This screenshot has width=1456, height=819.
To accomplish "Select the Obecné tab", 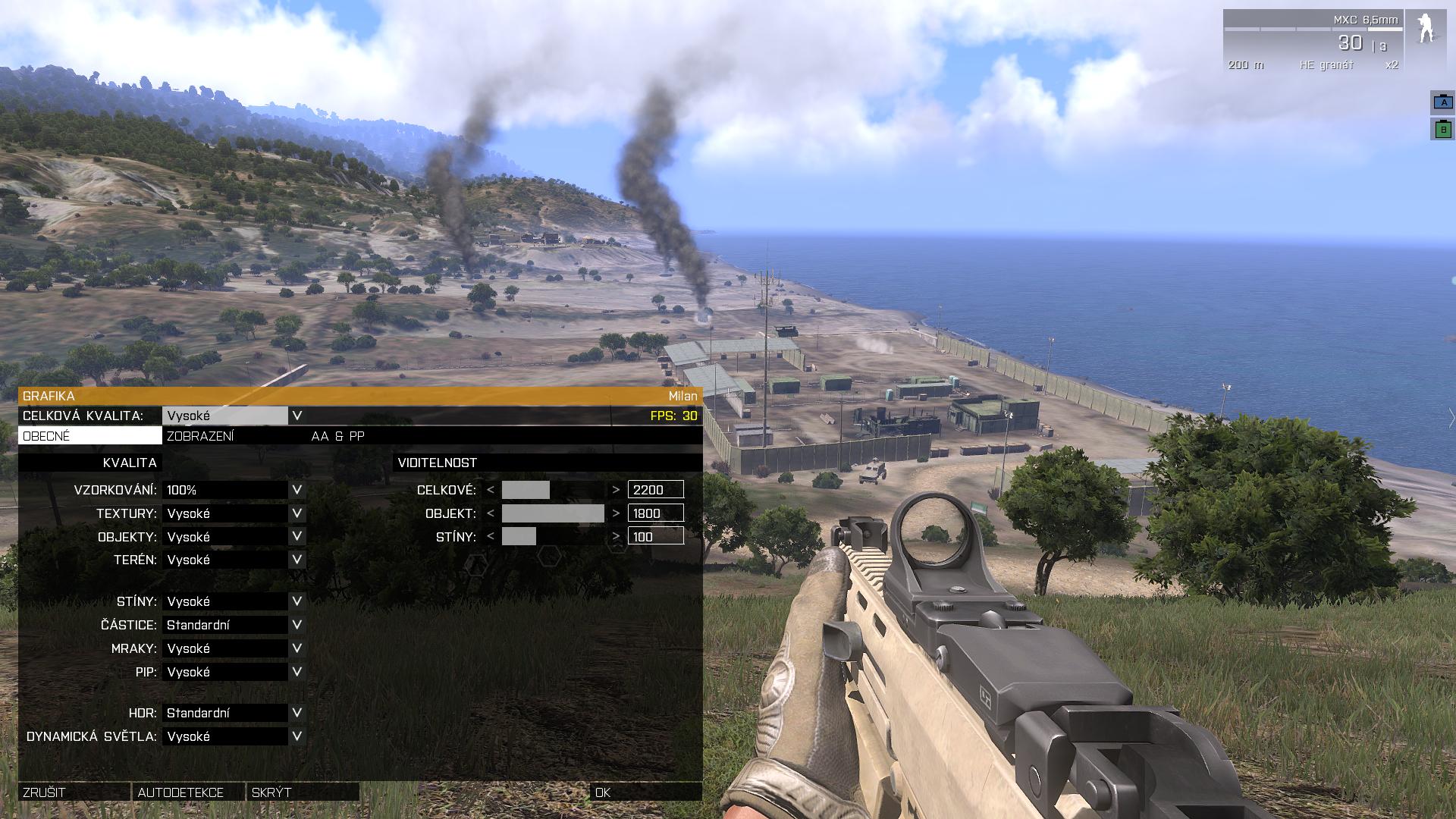I will click(x=89, y=436).
